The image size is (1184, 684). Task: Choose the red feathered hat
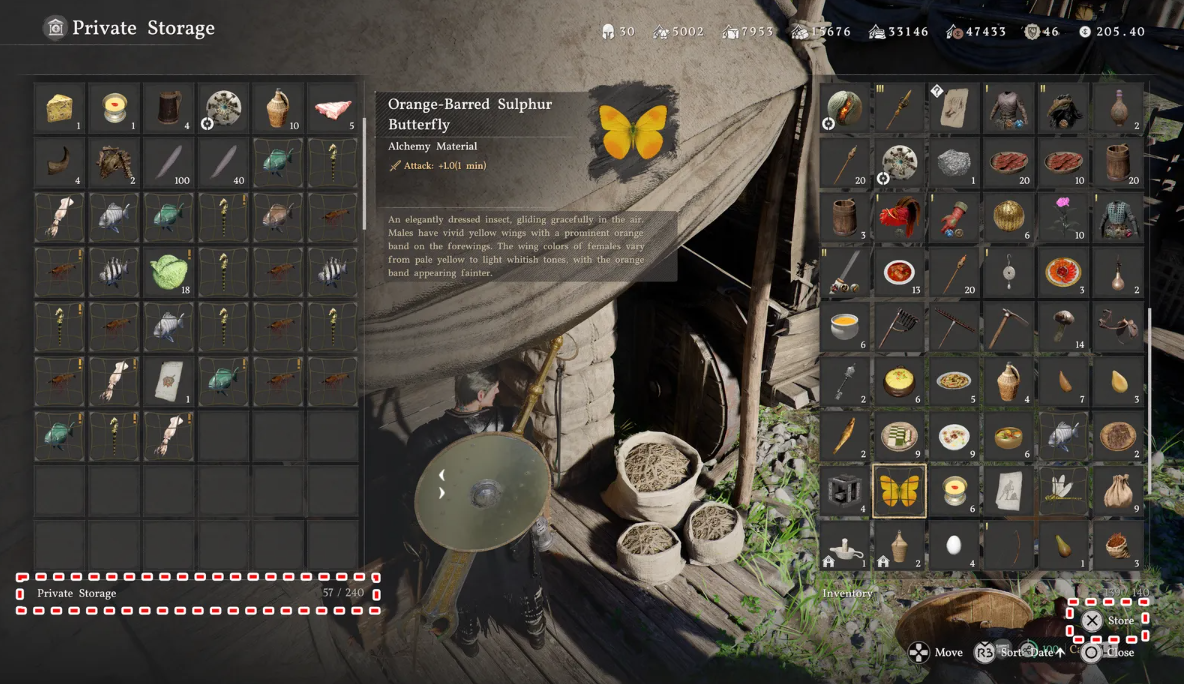(899, 217)
